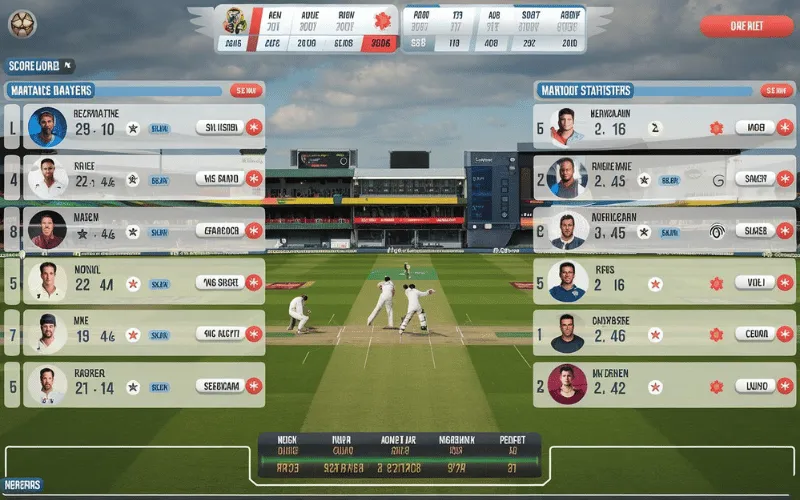Click the red button on the statistics panel header

773,90
